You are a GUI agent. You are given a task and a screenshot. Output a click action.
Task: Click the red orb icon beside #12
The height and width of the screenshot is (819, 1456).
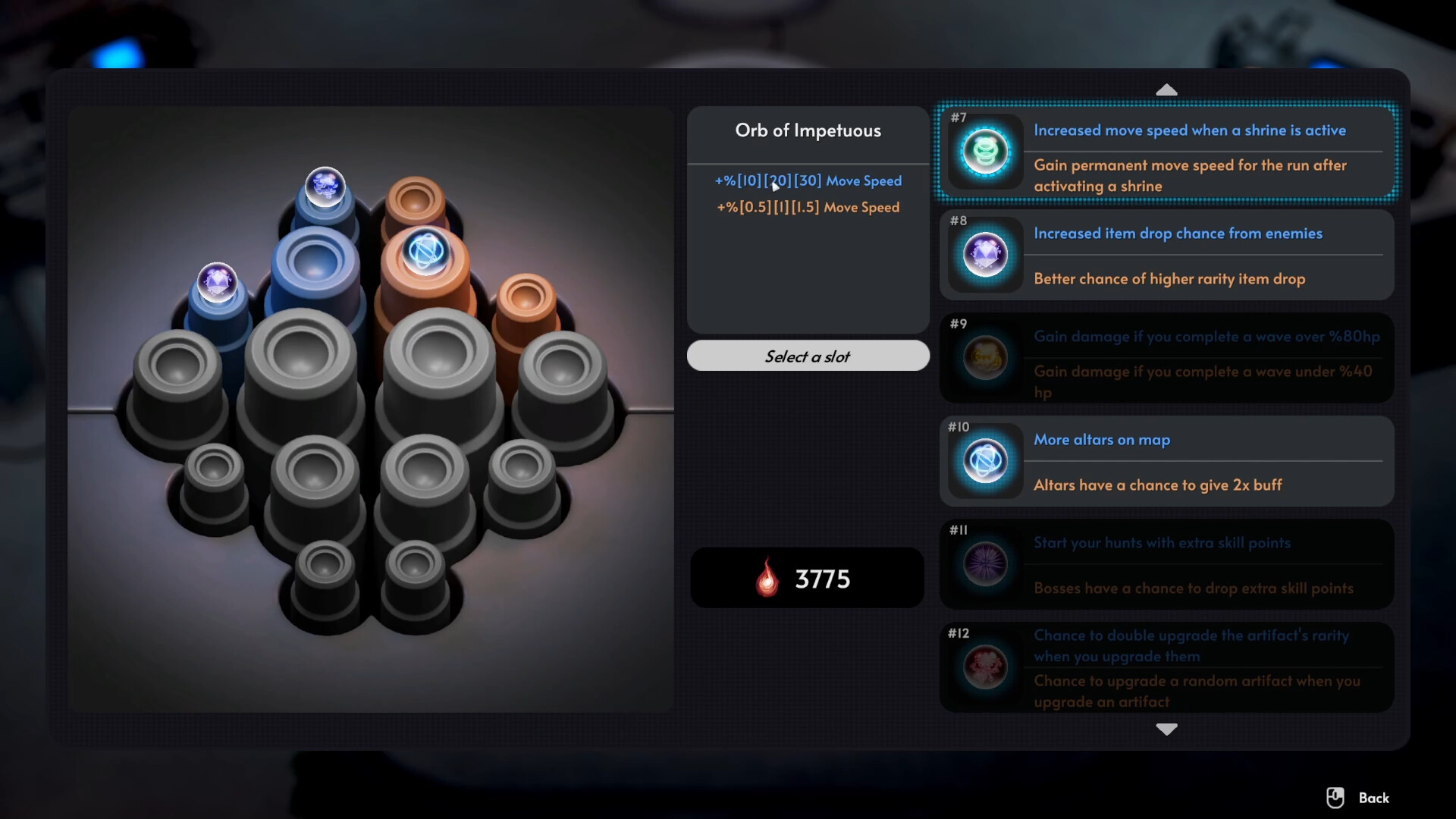pyautogui.click(x=984, y=667)
